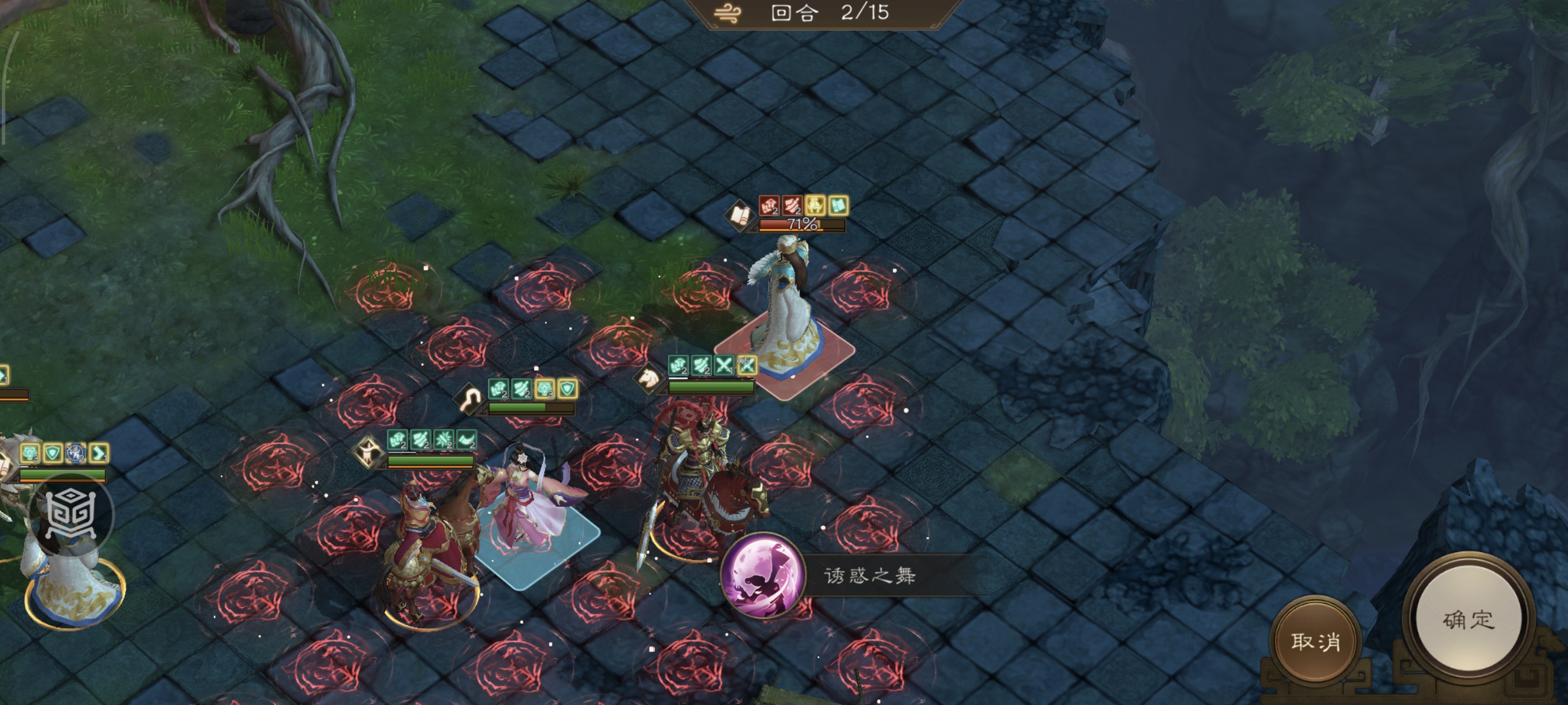This screenshot has width=1568, height=705.
Task: Tap the 诱惑之舞 skill icon
Action: point(761,575)
